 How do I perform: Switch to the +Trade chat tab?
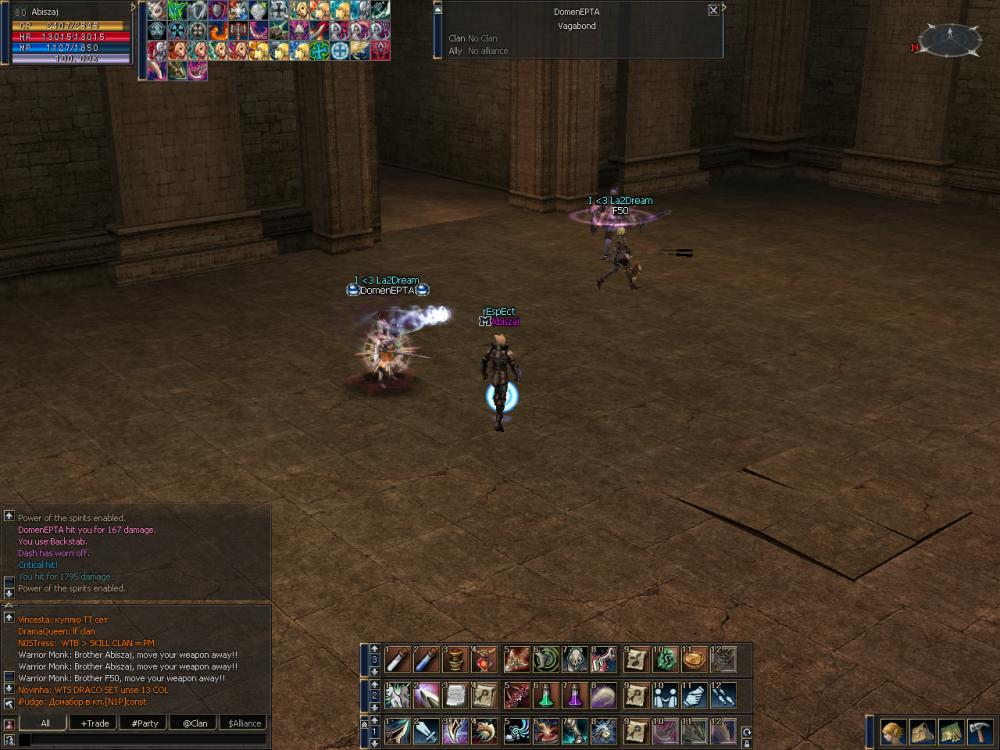point(96,723)
